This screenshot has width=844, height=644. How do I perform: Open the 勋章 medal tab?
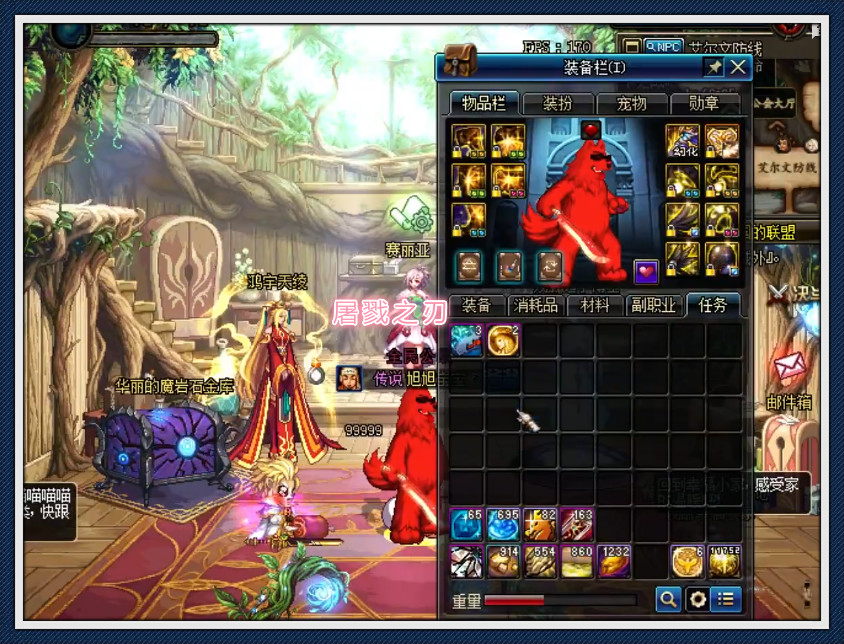[705, 103]
